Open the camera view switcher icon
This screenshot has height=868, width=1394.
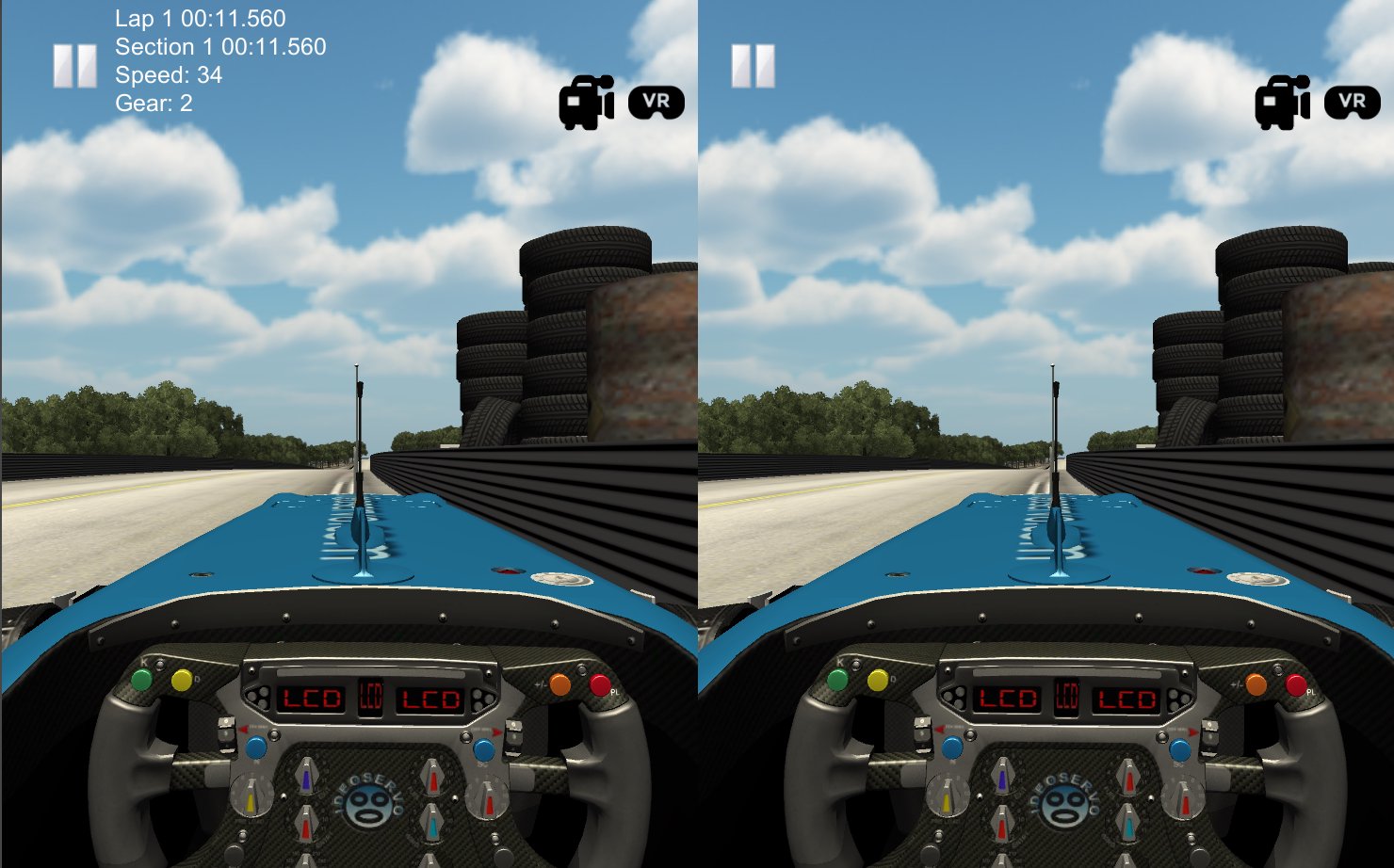coord(584,101)
